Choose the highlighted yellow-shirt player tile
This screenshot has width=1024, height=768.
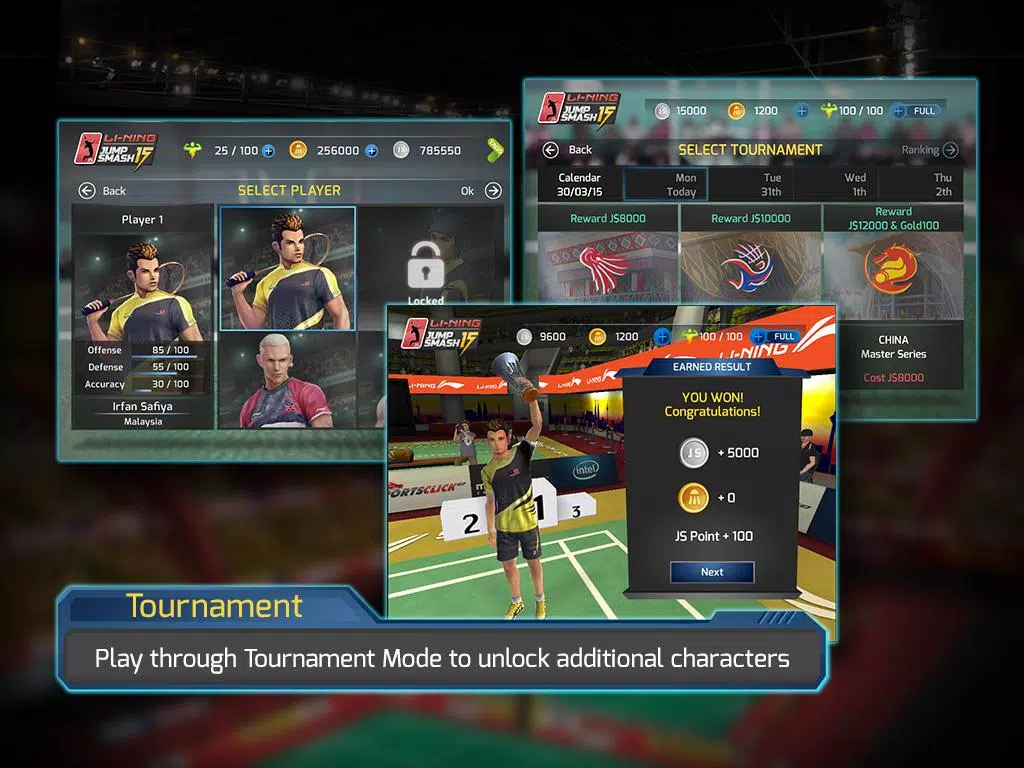tap(288, 267)
